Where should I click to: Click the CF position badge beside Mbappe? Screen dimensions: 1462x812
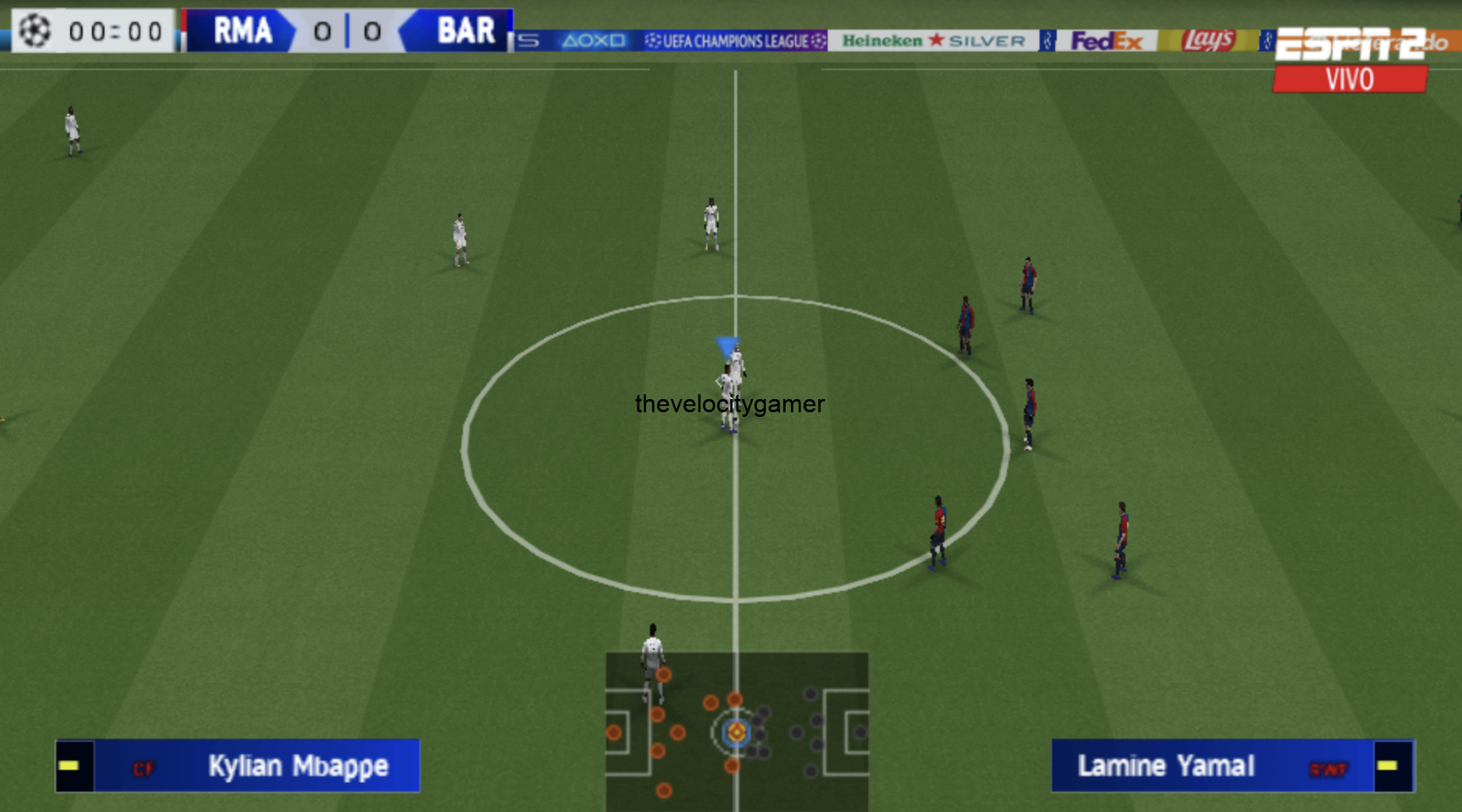(x=145, y=767)
